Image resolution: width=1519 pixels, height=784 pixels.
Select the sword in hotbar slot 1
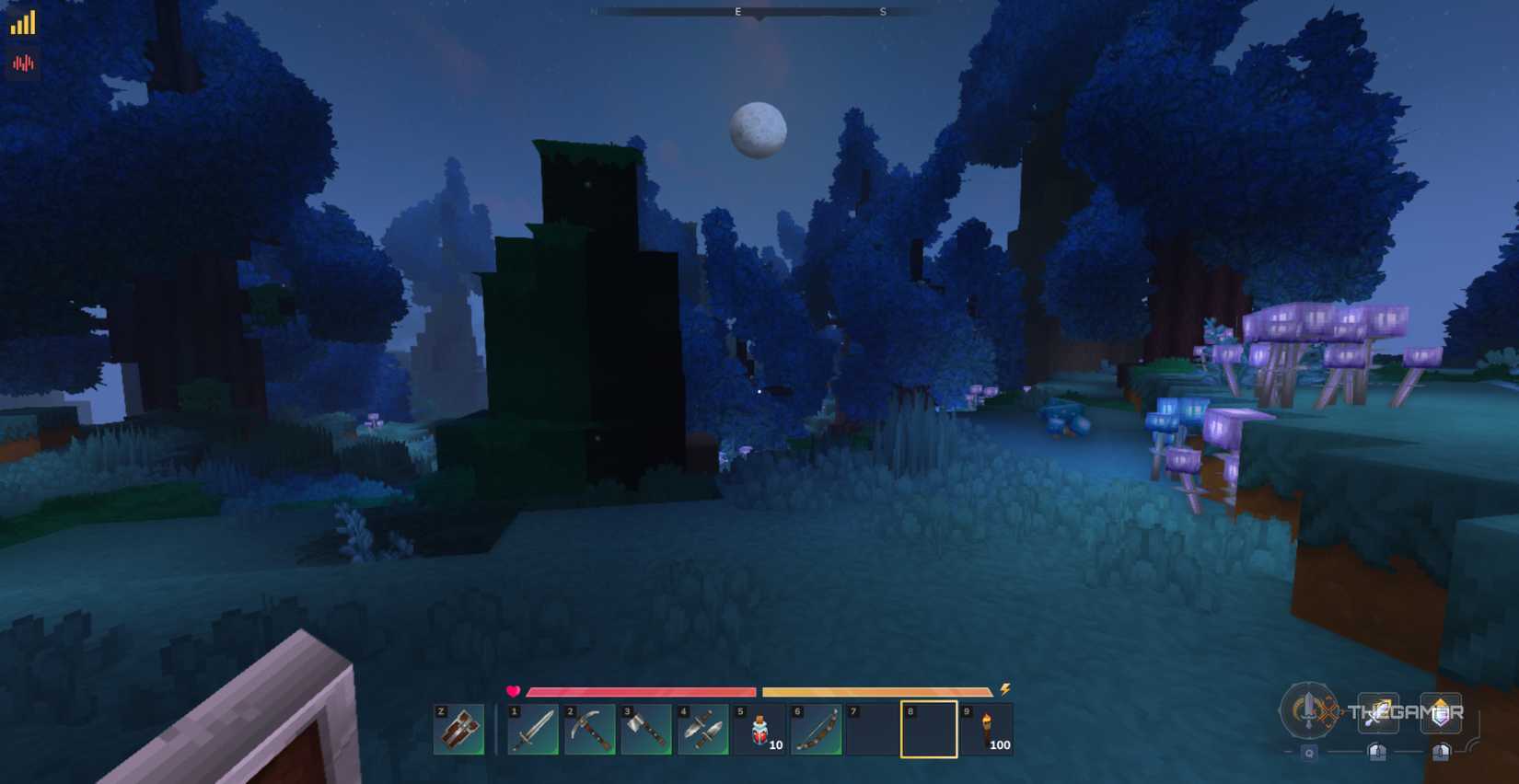534,729
